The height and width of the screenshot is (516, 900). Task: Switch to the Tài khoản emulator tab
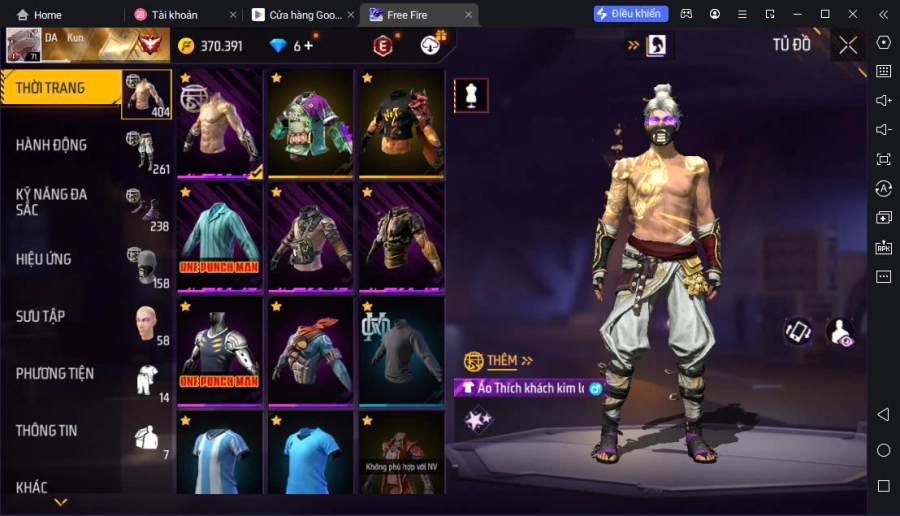tap(176, 15)
